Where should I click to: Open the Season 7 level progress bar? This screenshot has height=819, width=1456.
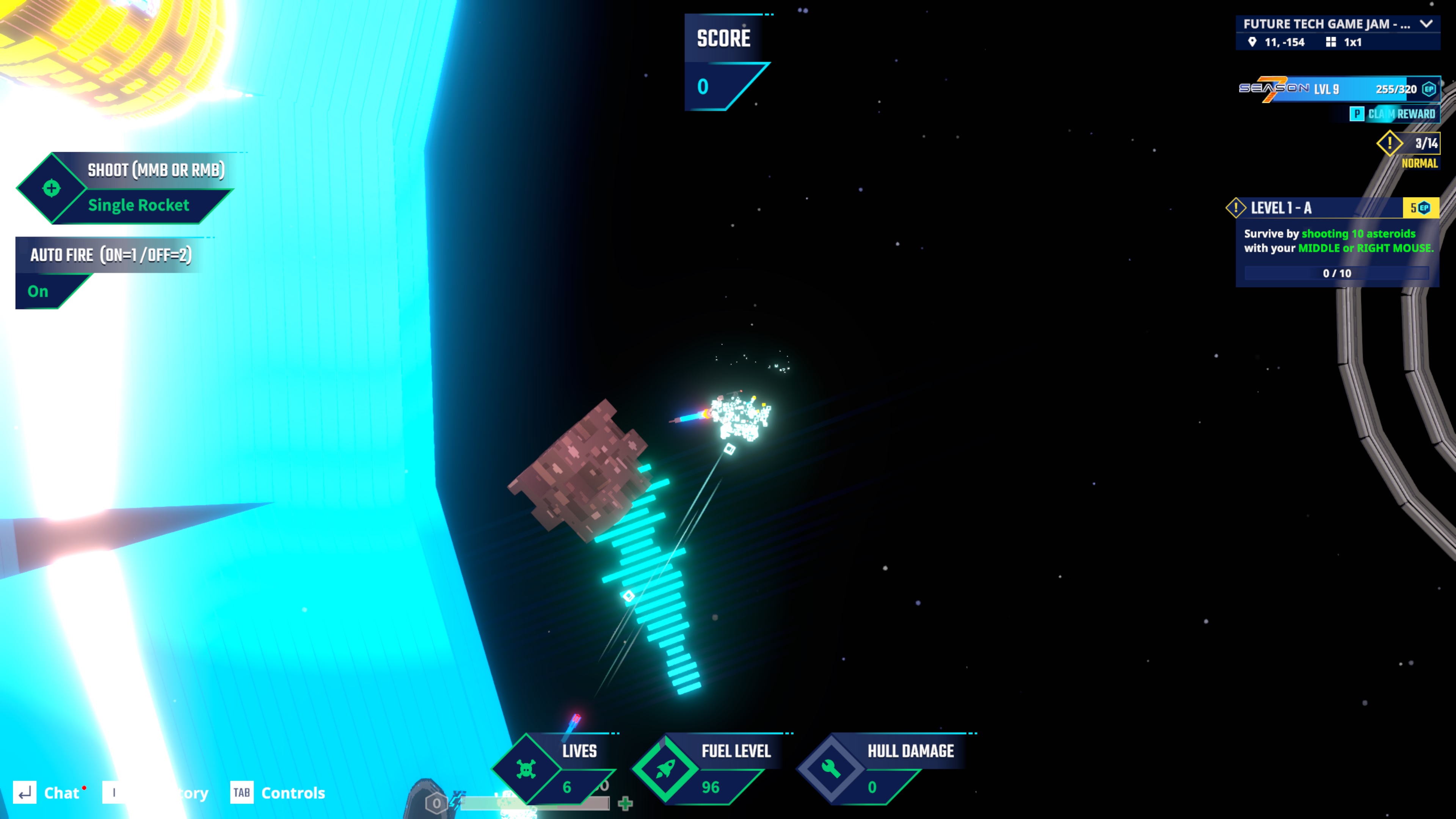(x=1338, y=89)
